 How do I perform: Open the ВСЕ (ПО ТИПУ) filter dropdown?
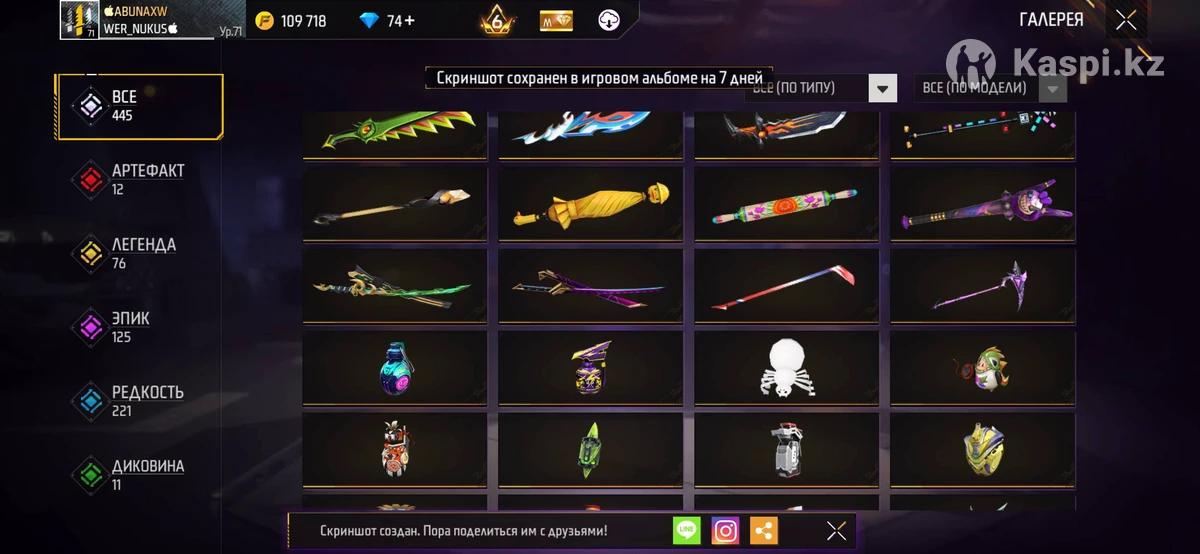tap(881, 88)
